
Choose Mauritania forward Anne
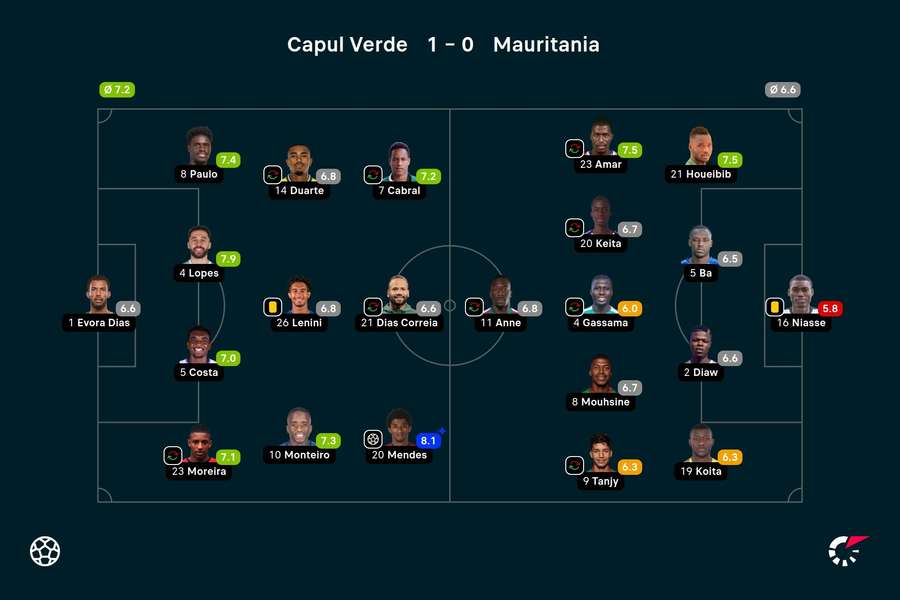[500, 296]
